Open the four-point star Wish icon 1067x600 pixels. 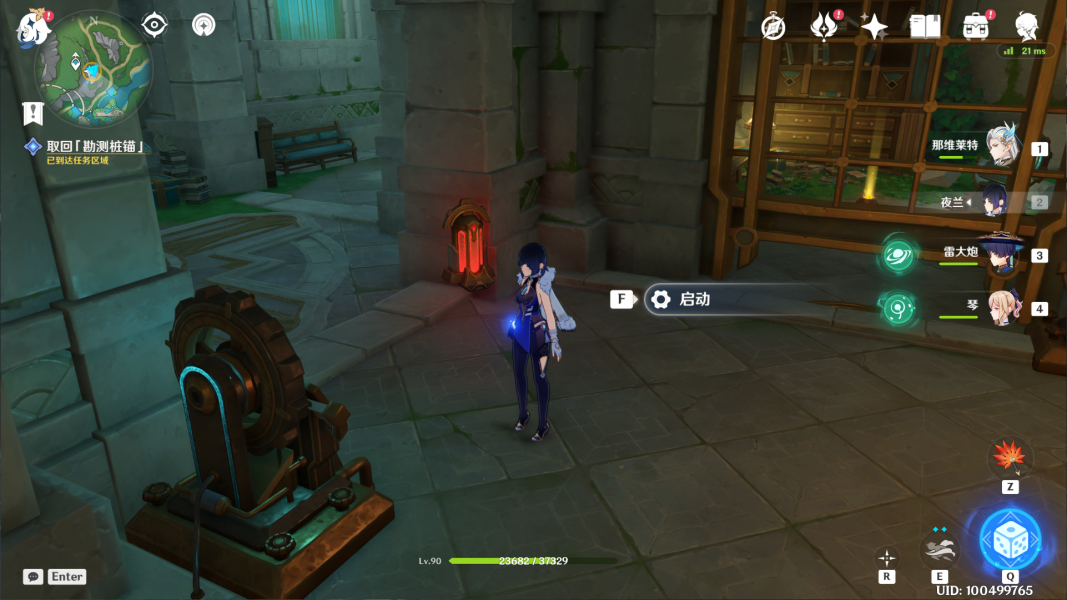(x=874, y=27)
